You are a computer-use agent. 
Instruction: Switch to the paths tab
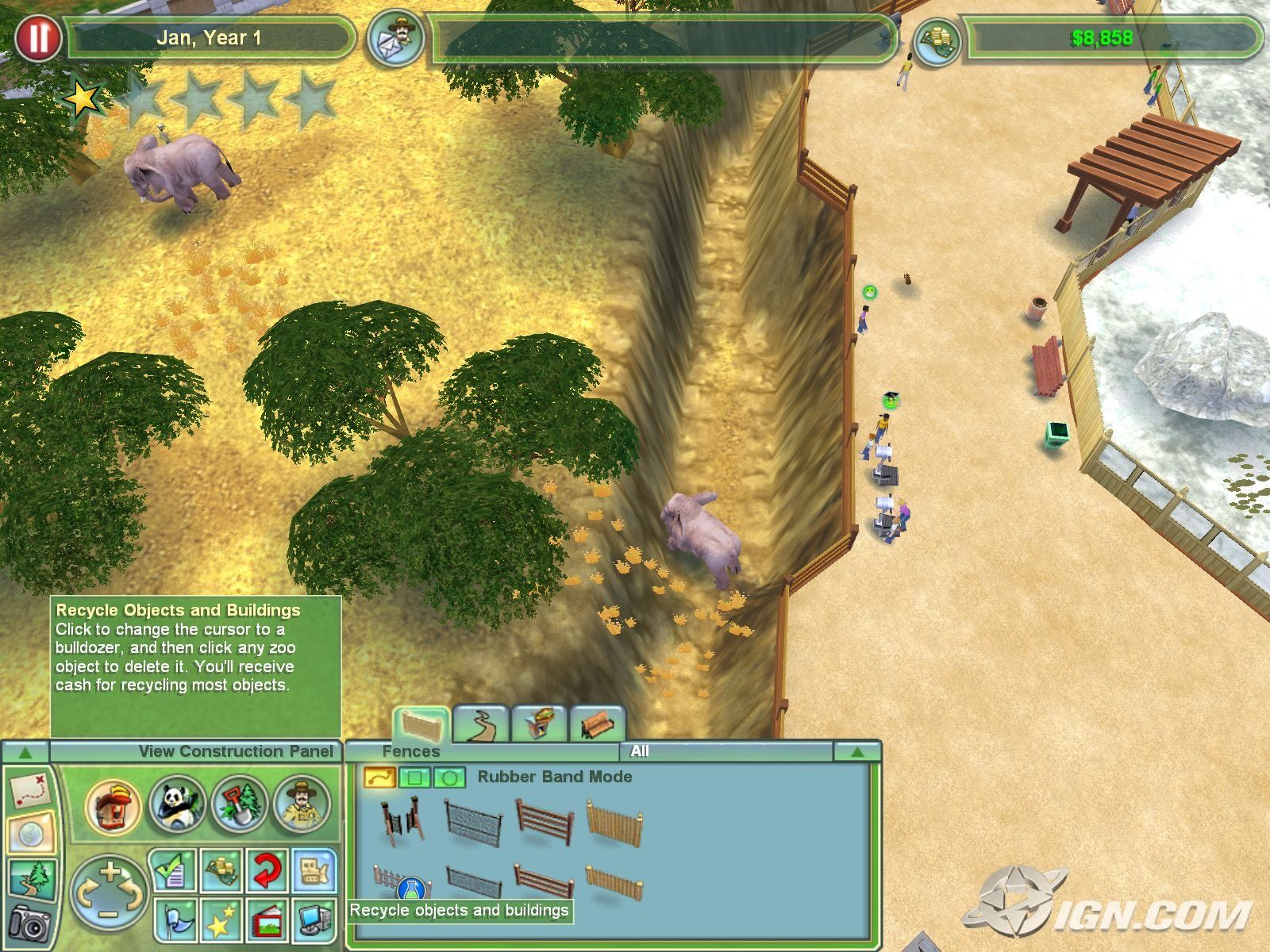pos(479,724)
